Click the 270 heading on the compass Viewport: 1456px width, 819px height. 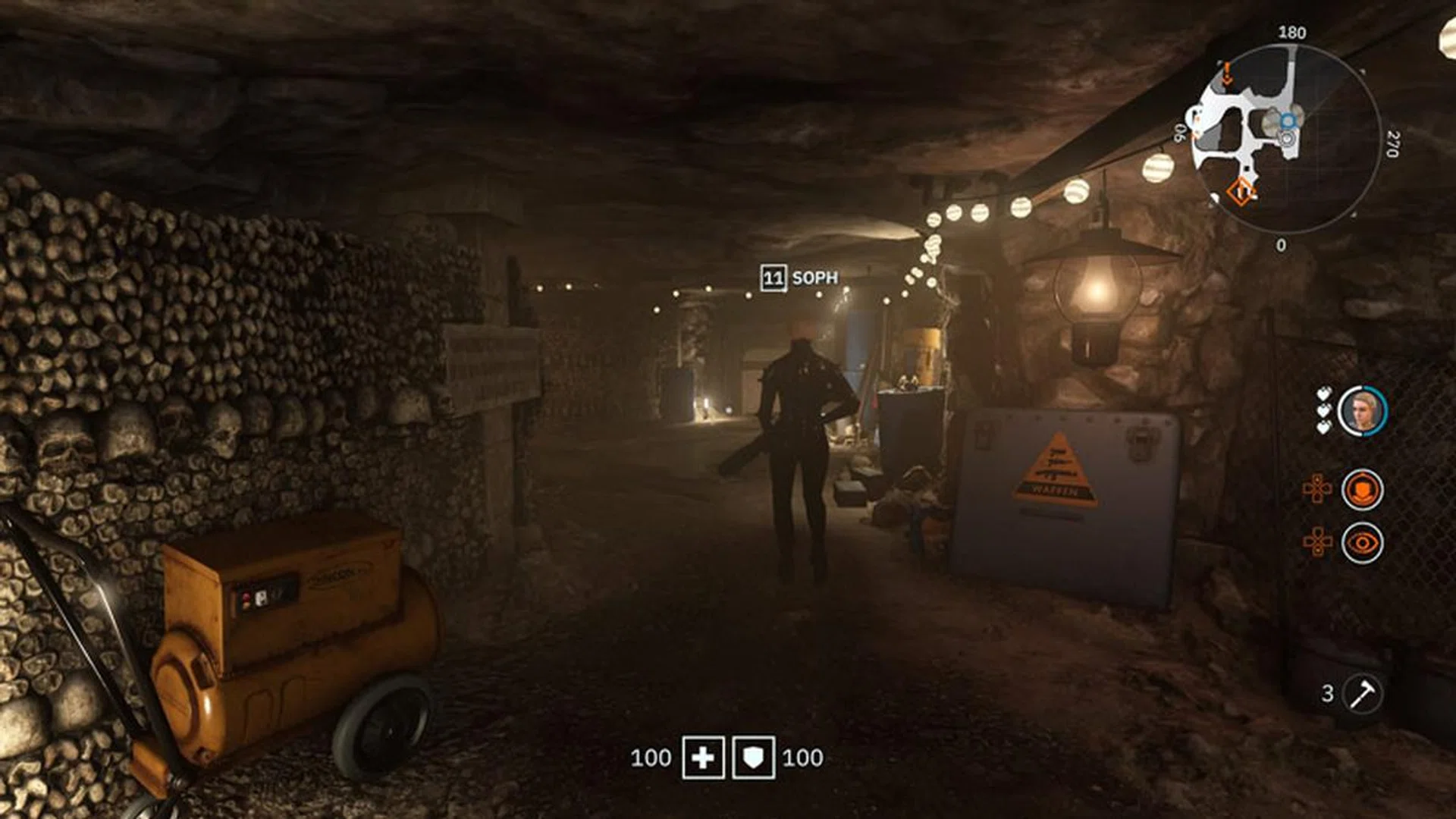point(1392,143)
